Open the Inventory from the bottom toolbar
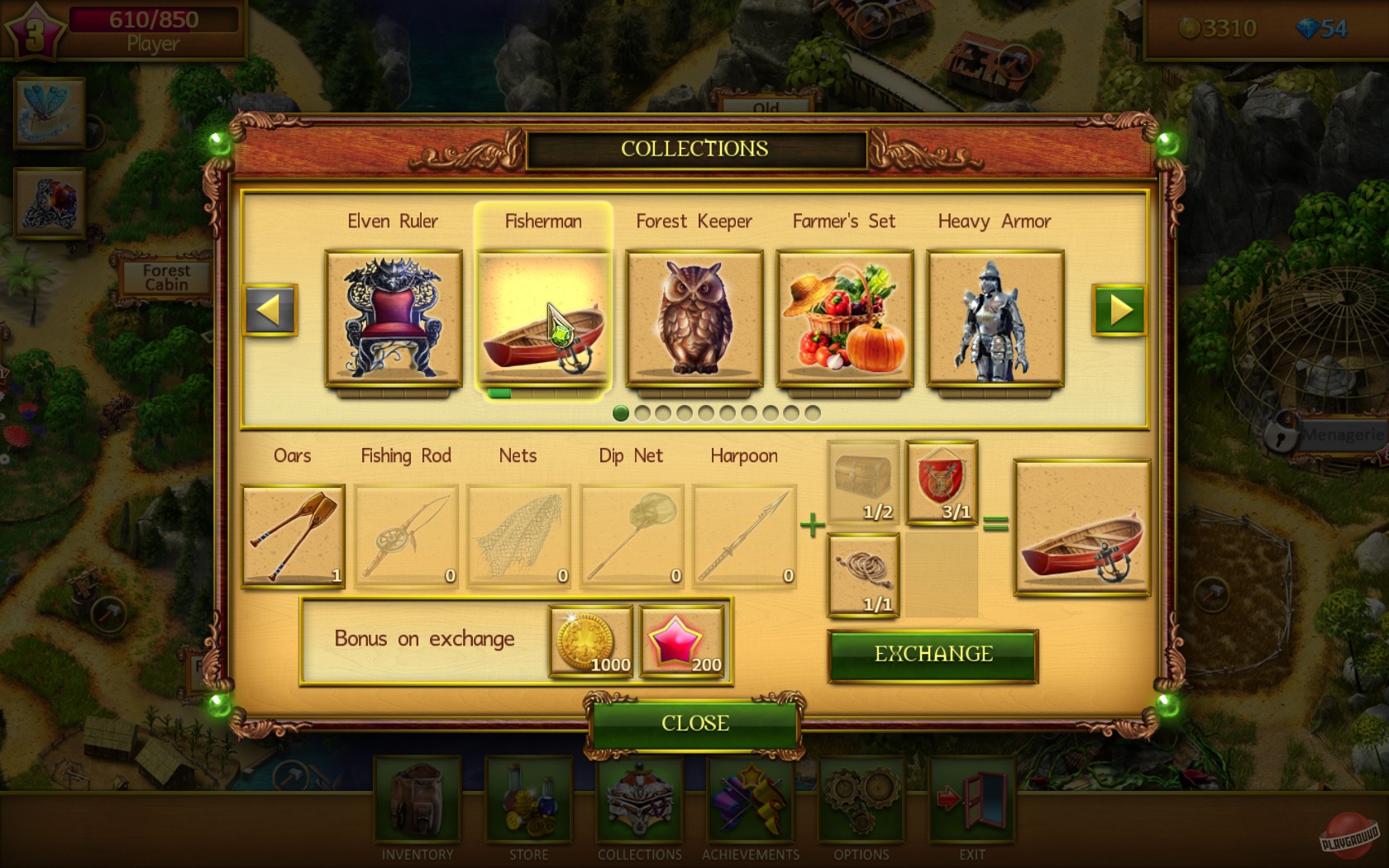 pyautogui.click(x=416, y=802)
